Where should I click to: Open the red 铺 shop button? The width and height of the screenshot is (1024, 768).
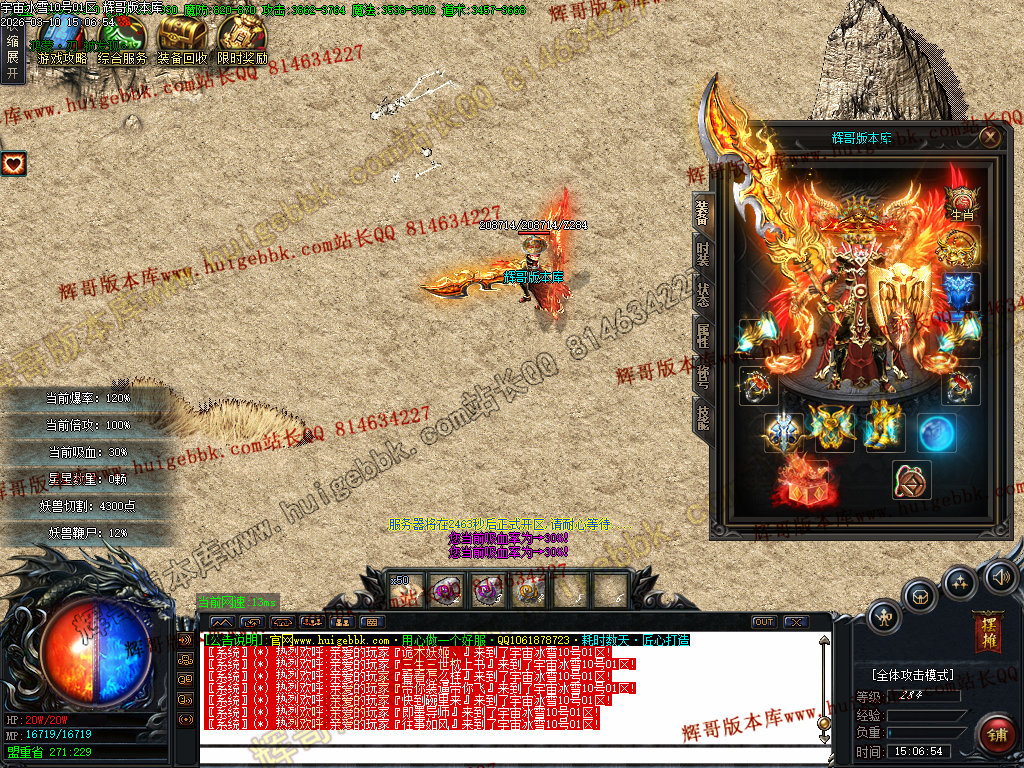(x=996, y=735)
